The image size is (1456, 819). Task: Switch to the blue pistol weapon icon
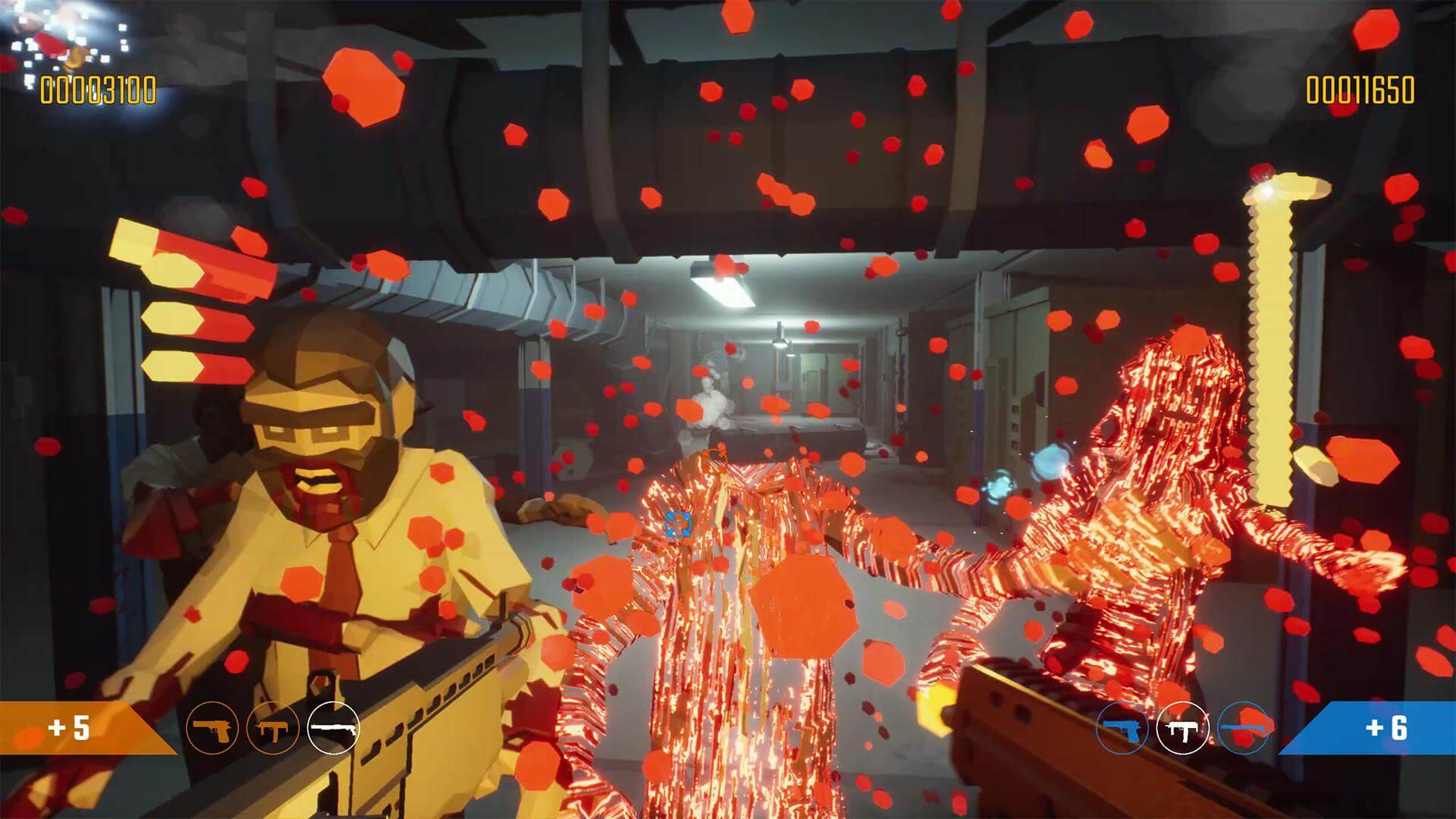point(1122,728)
